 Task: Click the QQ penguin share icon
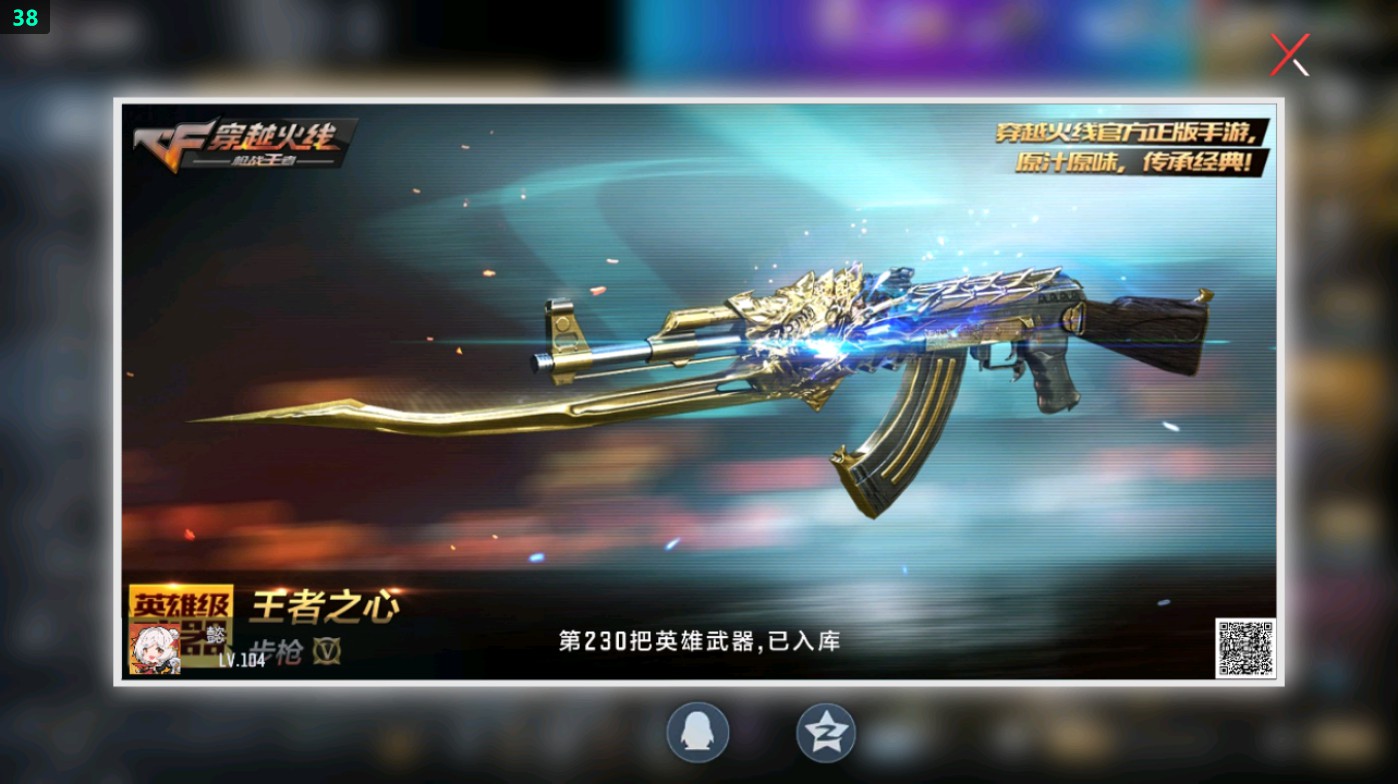click(x=698, y=732)
